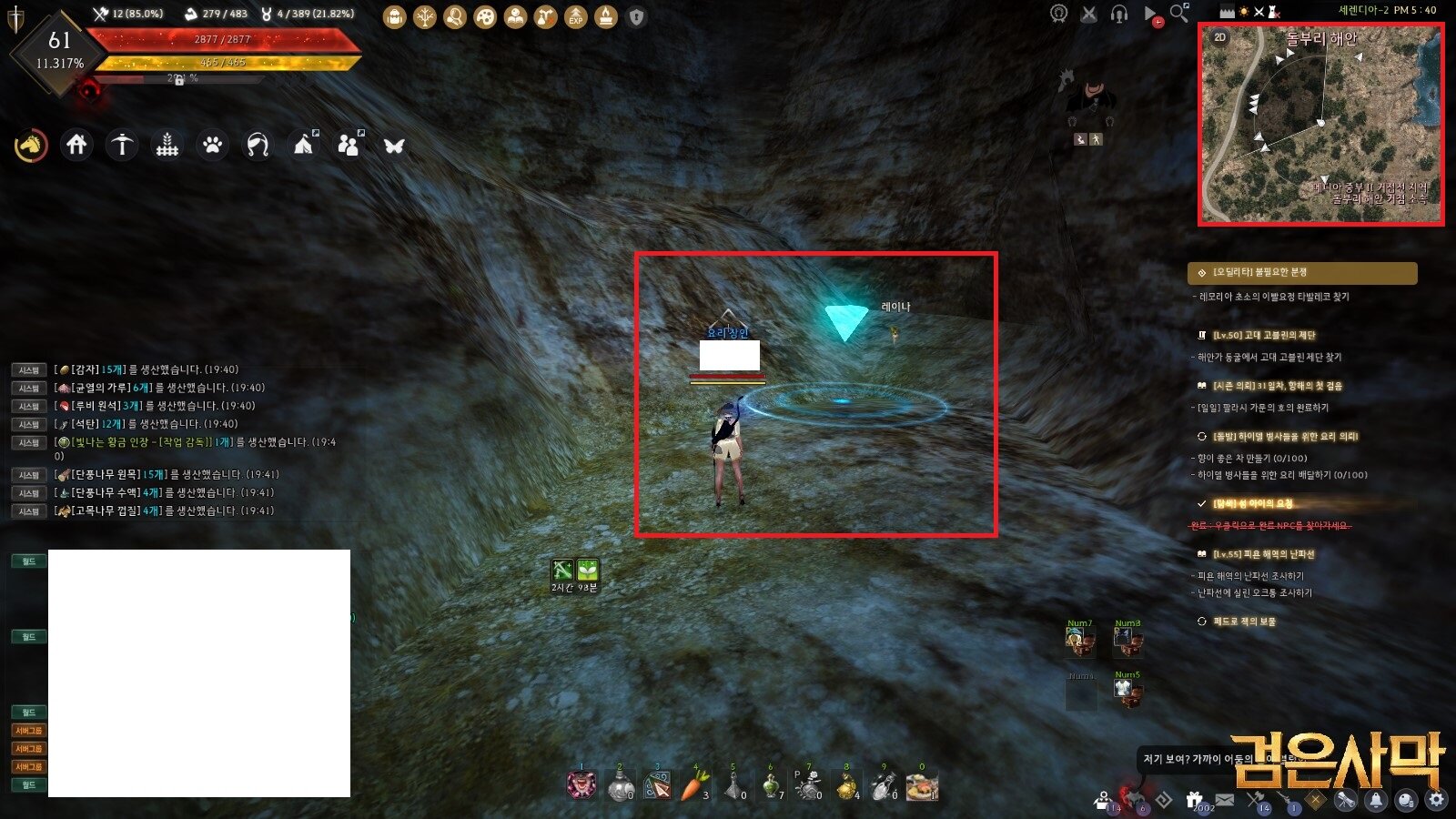Open the pets paw icon
Screen dimensions: 1456x819
(x=211, y=144)
